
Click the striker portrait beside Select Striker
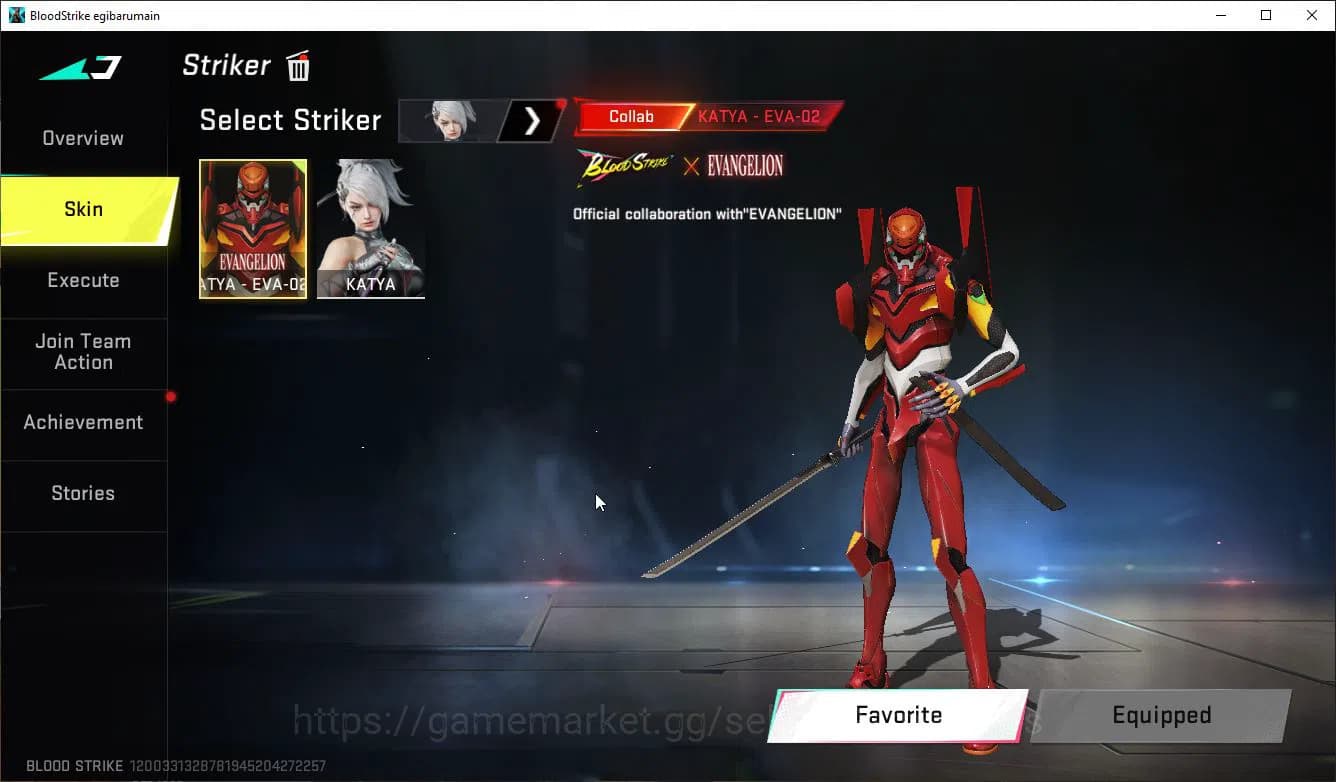pos(447,120)
